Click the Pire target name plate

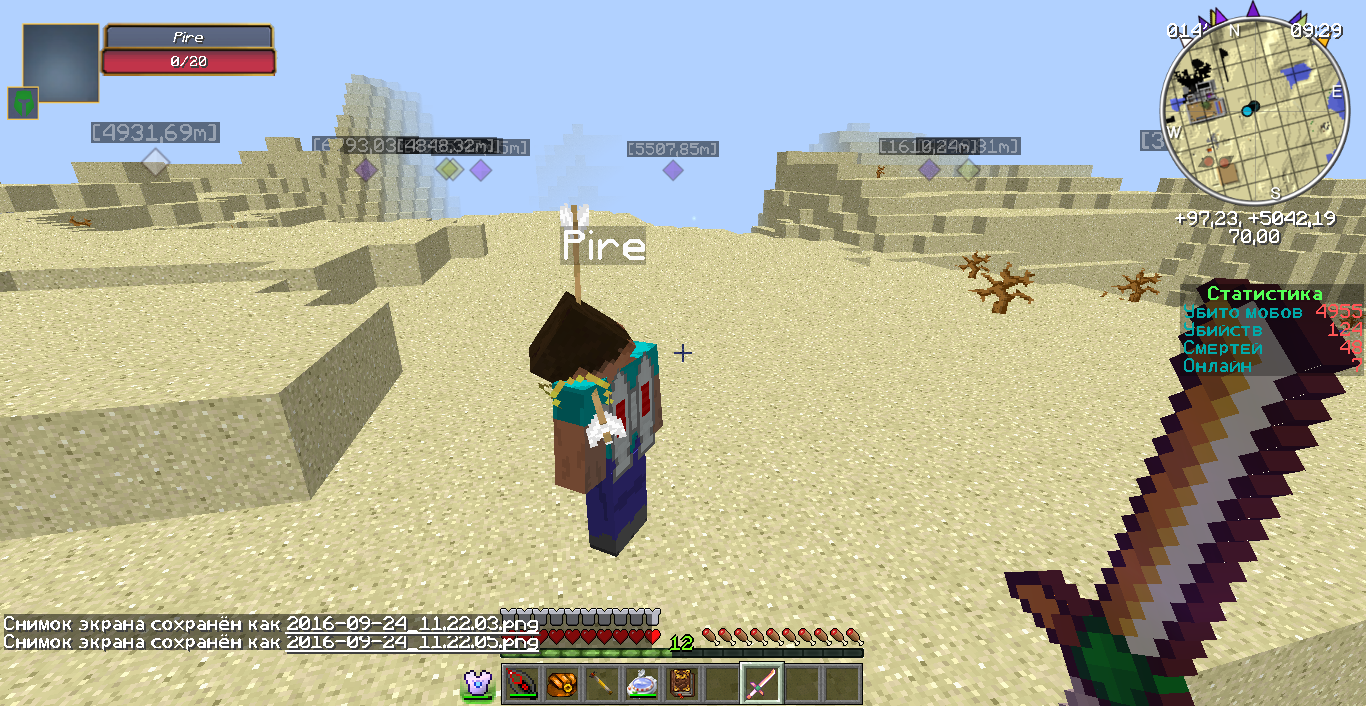(188, 37)
